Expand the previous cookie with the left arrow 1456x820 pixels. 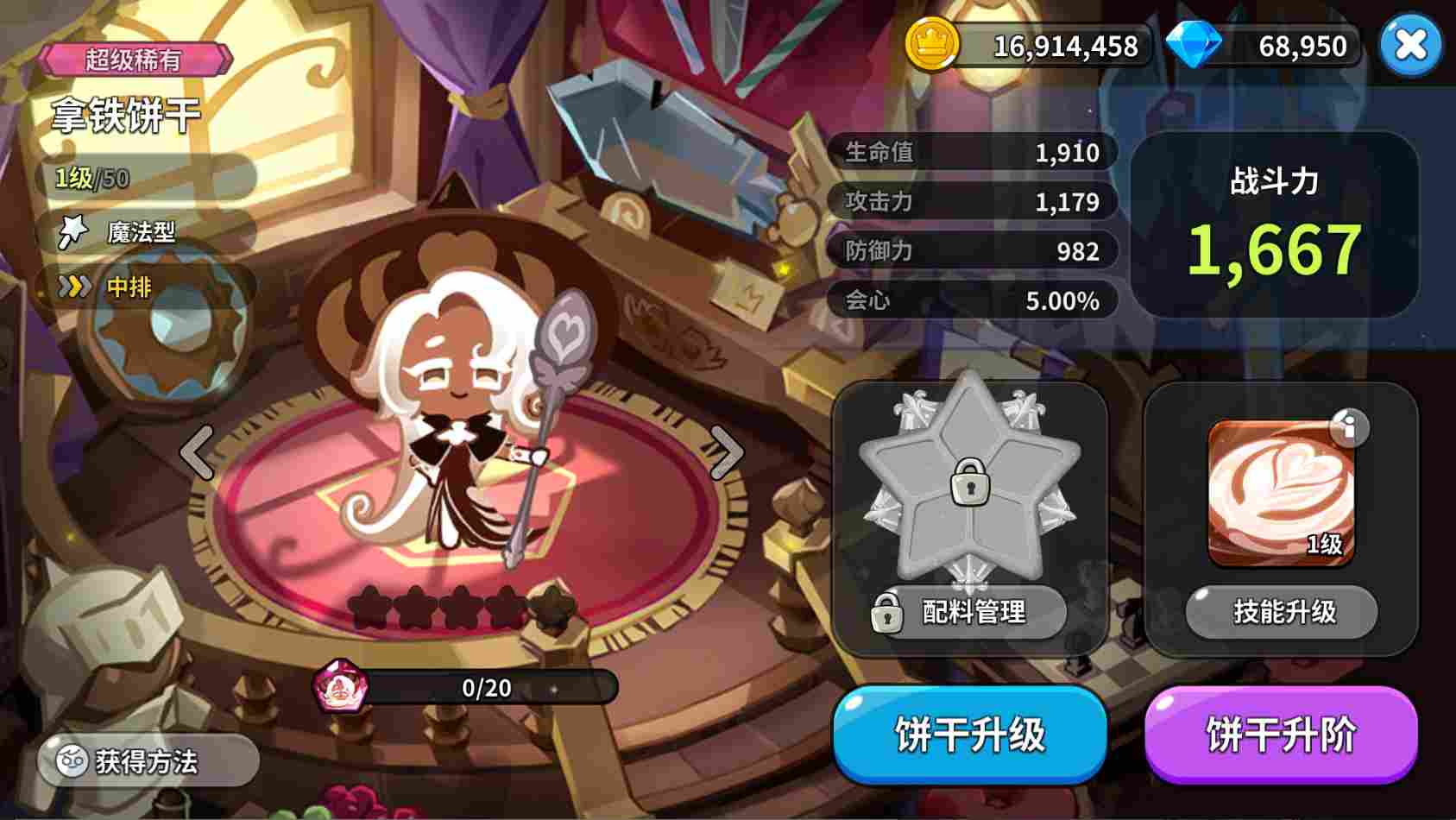point(195,451)
